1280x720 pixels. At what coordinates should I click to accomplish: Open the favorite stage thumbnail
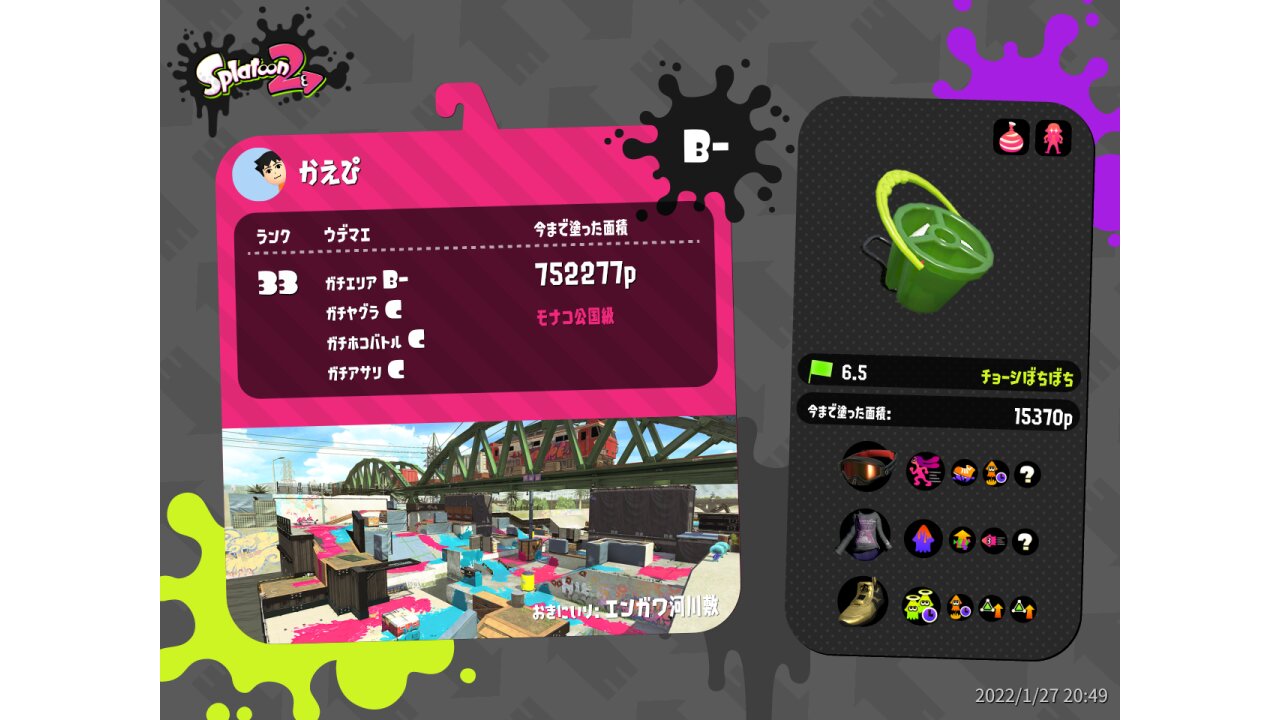coord(478,530)
